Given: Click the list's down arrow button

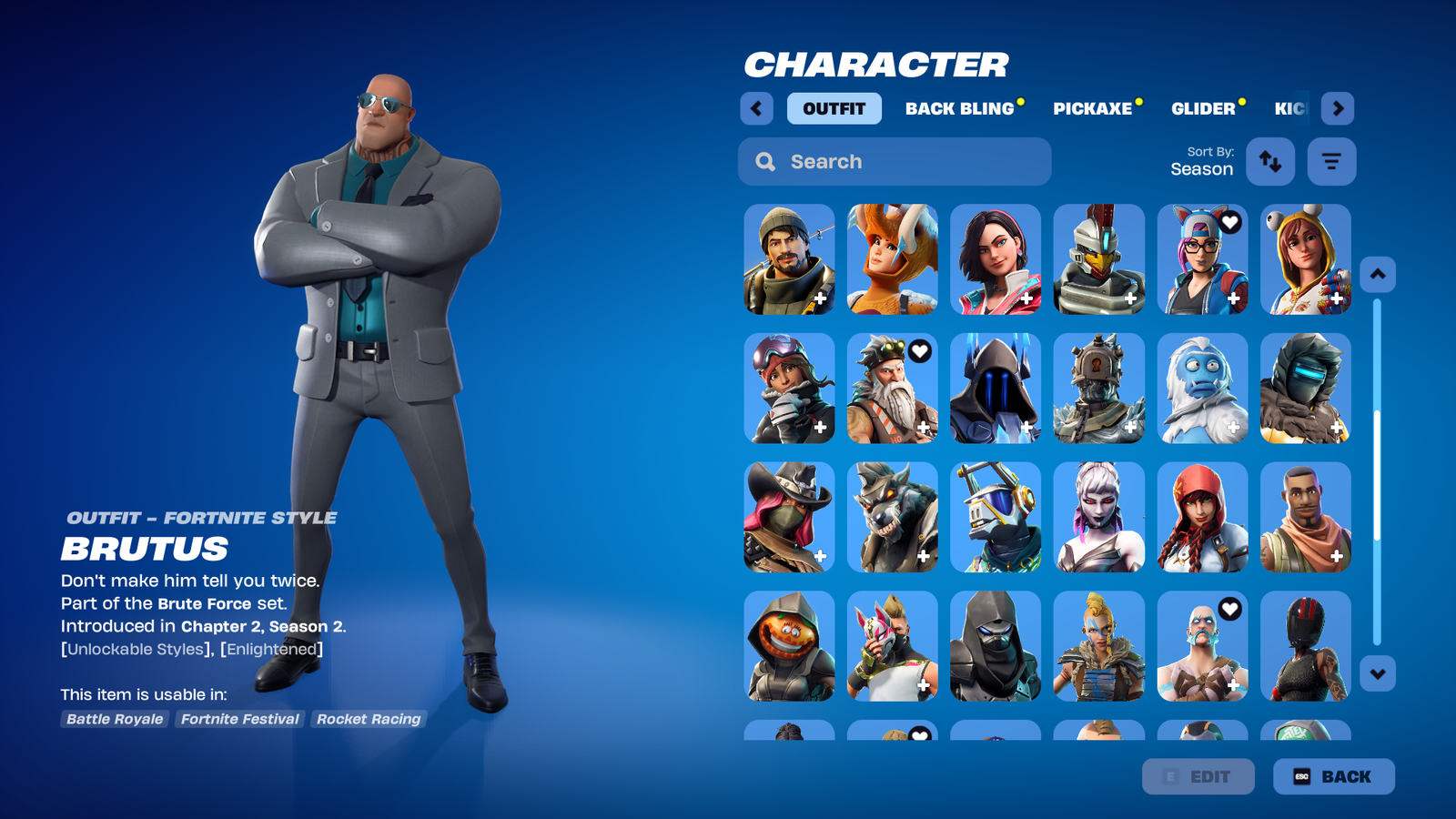Looking at the screenshot, I should point(1377,674).
